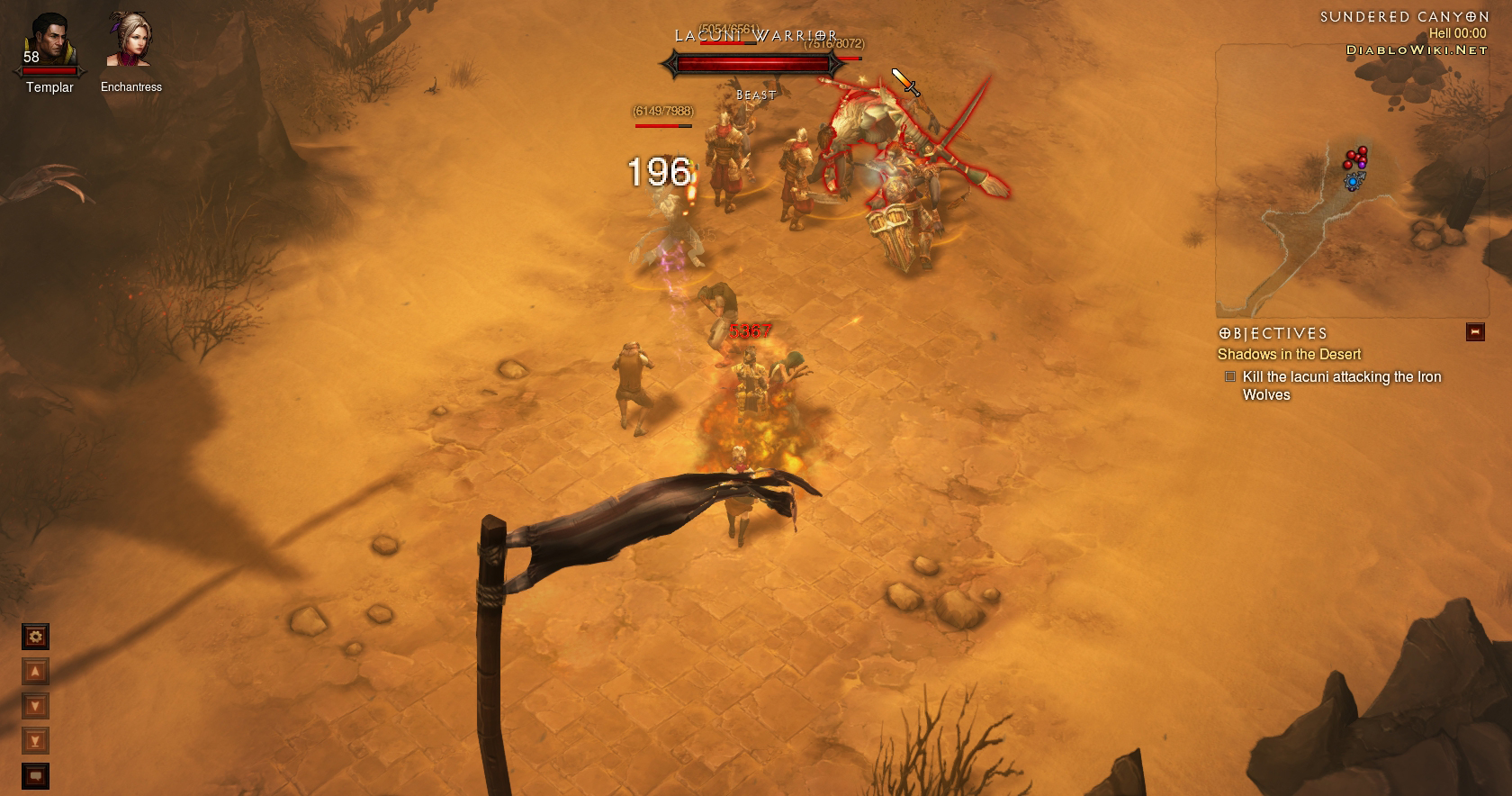Open the chat speech bubble button
Image resolution: width=1512 pixels, height=796 pixels.
(35, 775)
